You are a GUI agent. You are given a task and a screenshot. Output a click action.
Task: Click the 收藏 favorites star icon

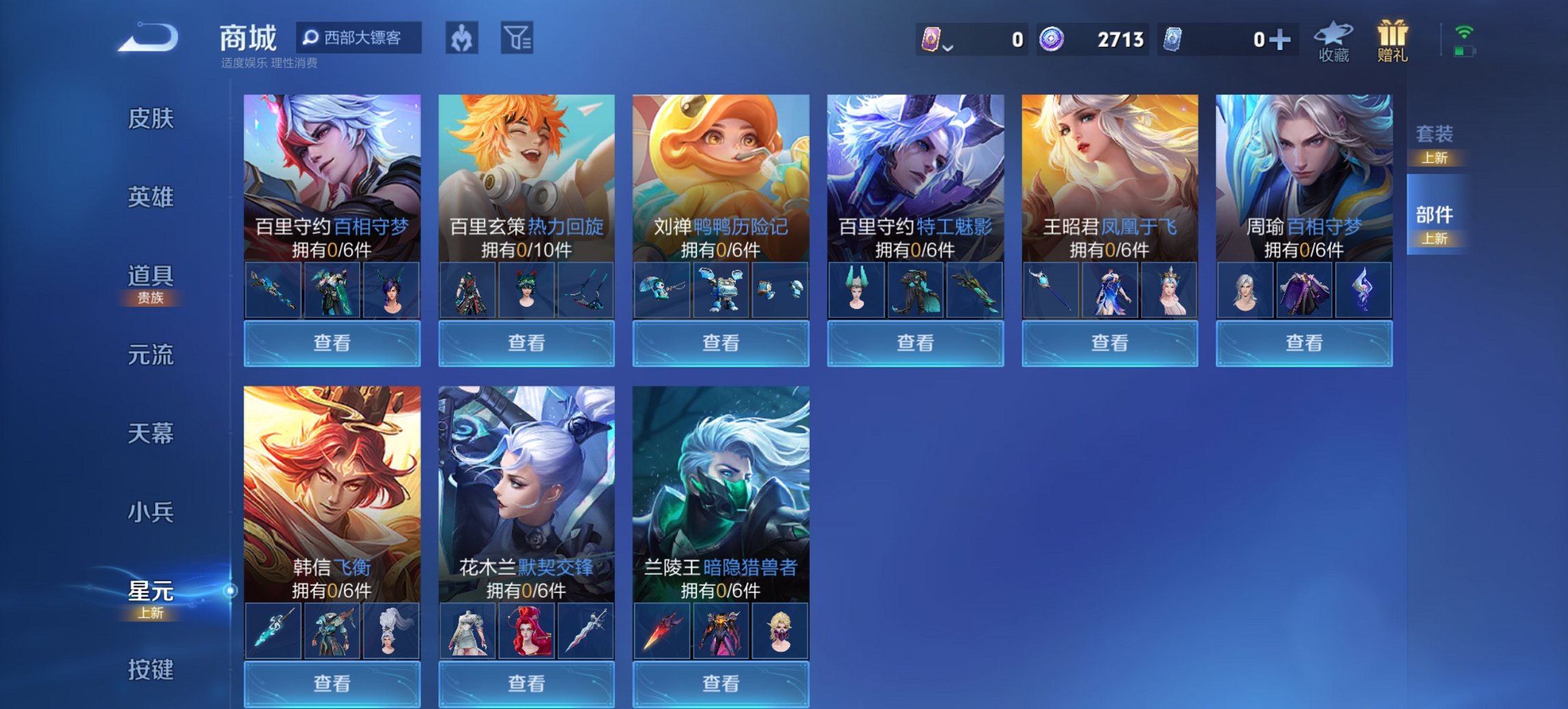[x=1331, y=39]
